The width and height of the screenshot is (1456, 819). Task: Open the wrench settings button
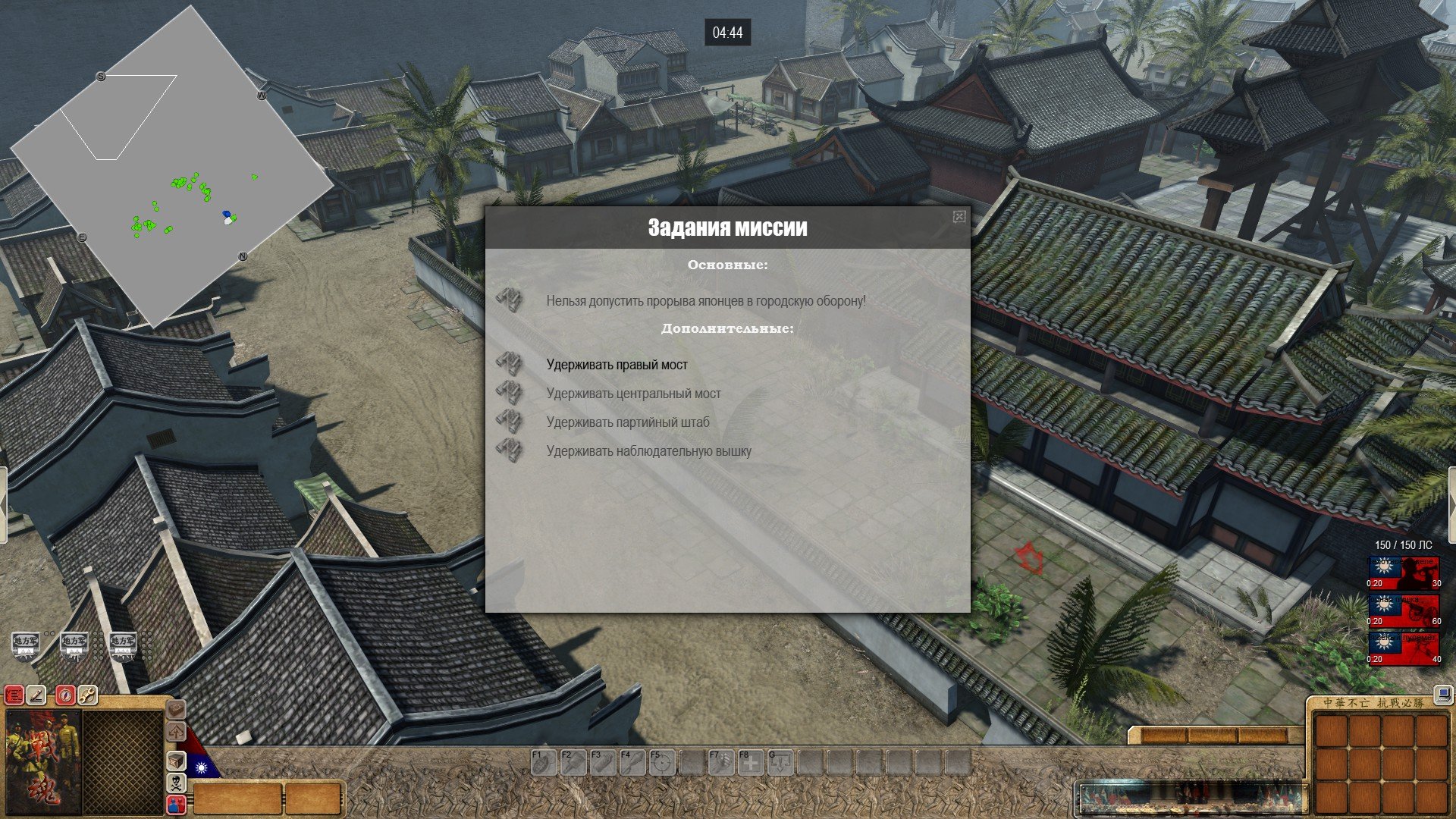pos(87,695)
